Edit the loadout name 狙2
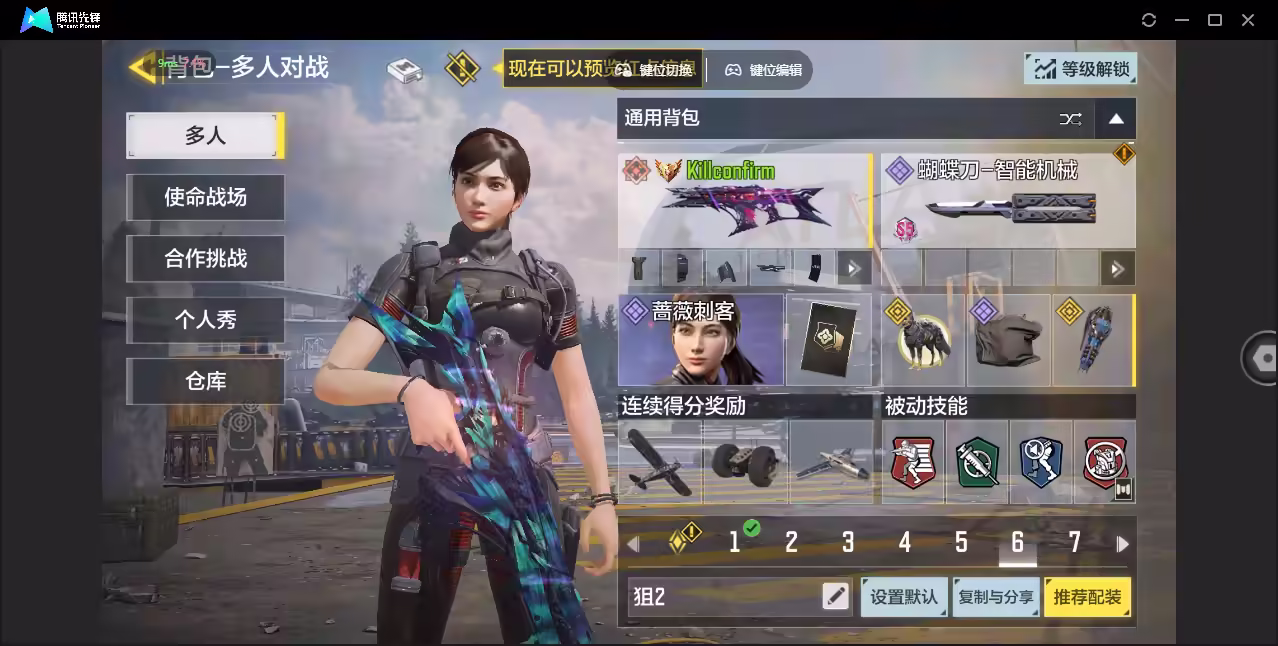The image size is (1278, 646). point(835,597)
